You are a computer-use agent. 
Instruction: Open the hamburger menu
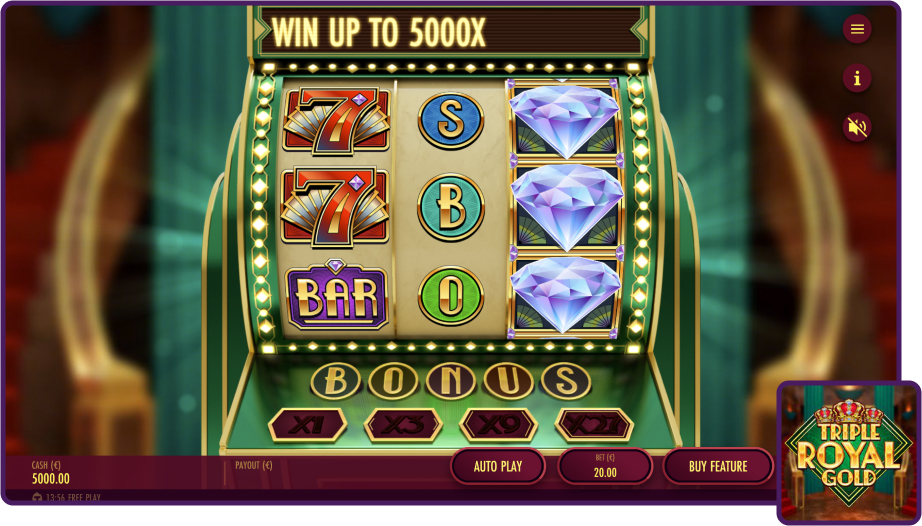[857, 29]
